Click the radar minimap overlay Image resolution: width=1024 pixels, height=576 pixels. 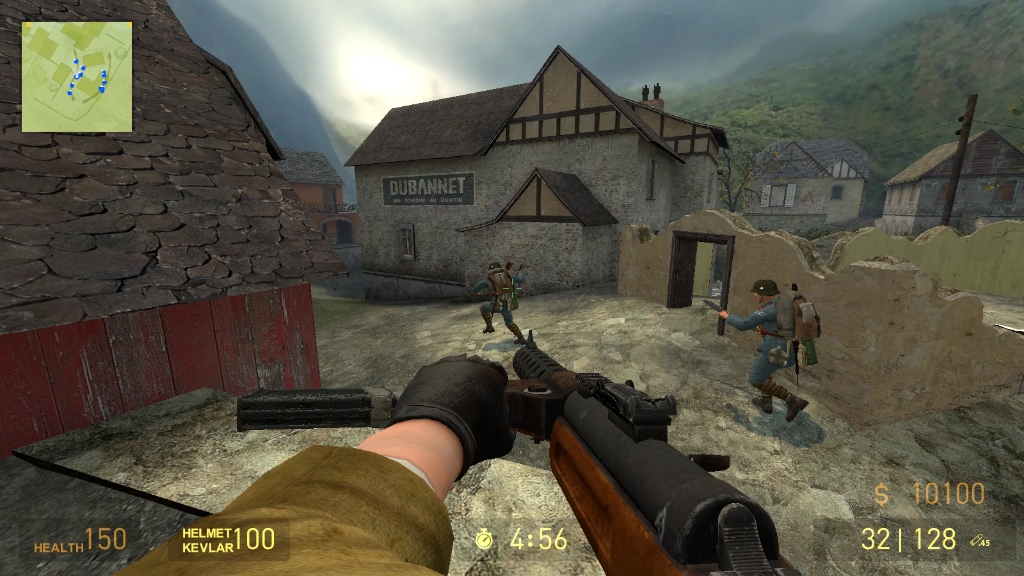77,77
